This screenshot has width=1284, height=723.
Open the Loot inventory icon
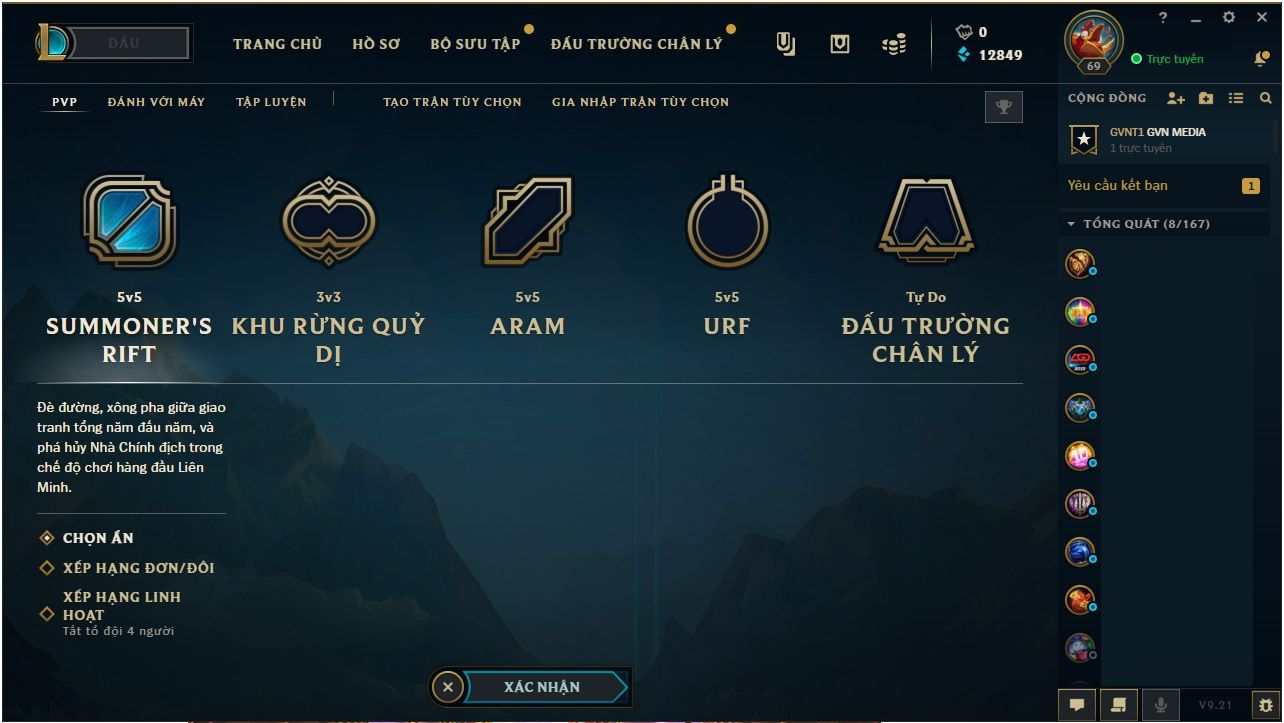click(786, 43)
